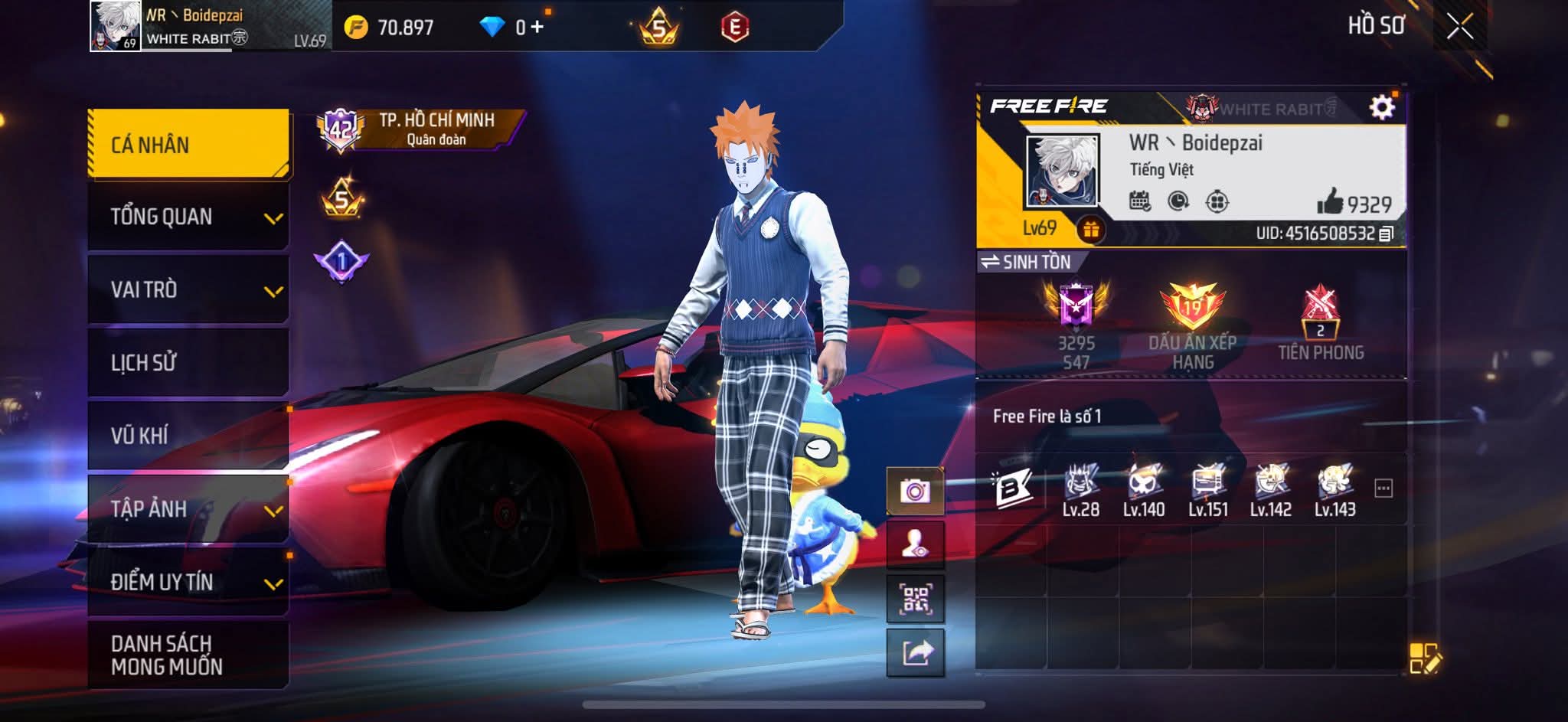Share the profile with arrow button
Image resolution: width=1568 pixels, height=722 pixels.
[x=915, y=653]
